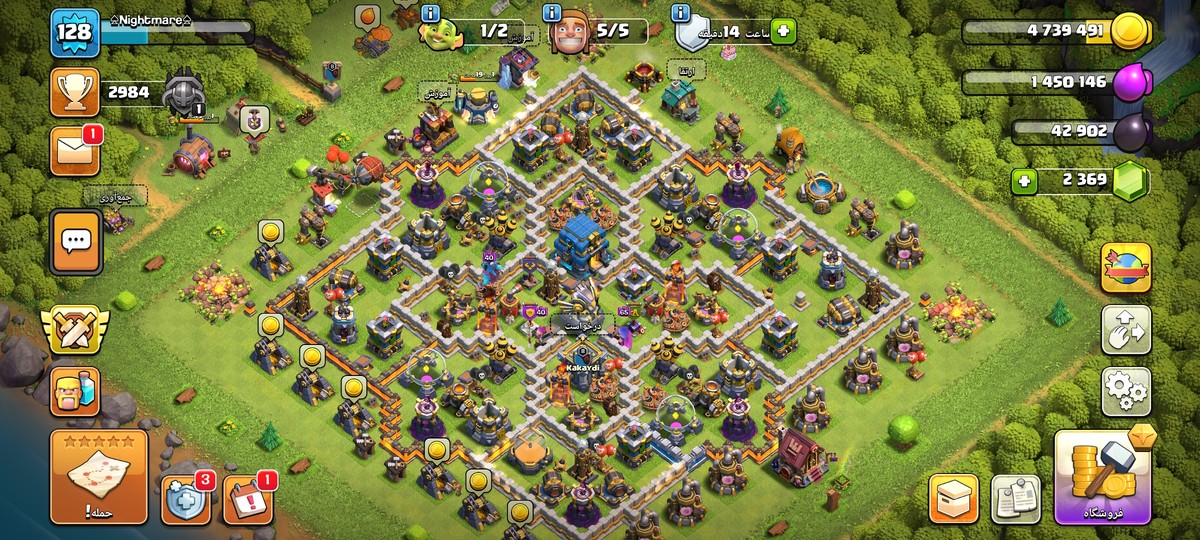Open the Attack map button
The width and height of the screenshot is (1200, 540).
click(x=99, y=478)
